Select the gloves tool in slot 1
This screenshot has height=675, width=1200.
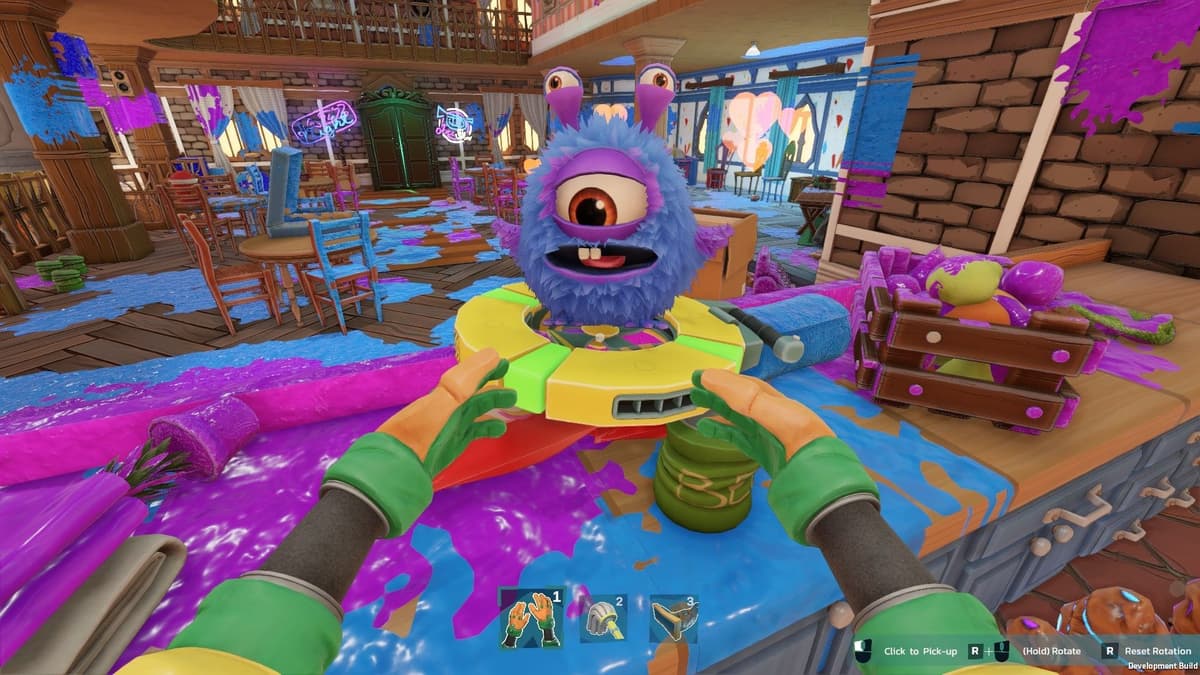(x=530, y=618)
